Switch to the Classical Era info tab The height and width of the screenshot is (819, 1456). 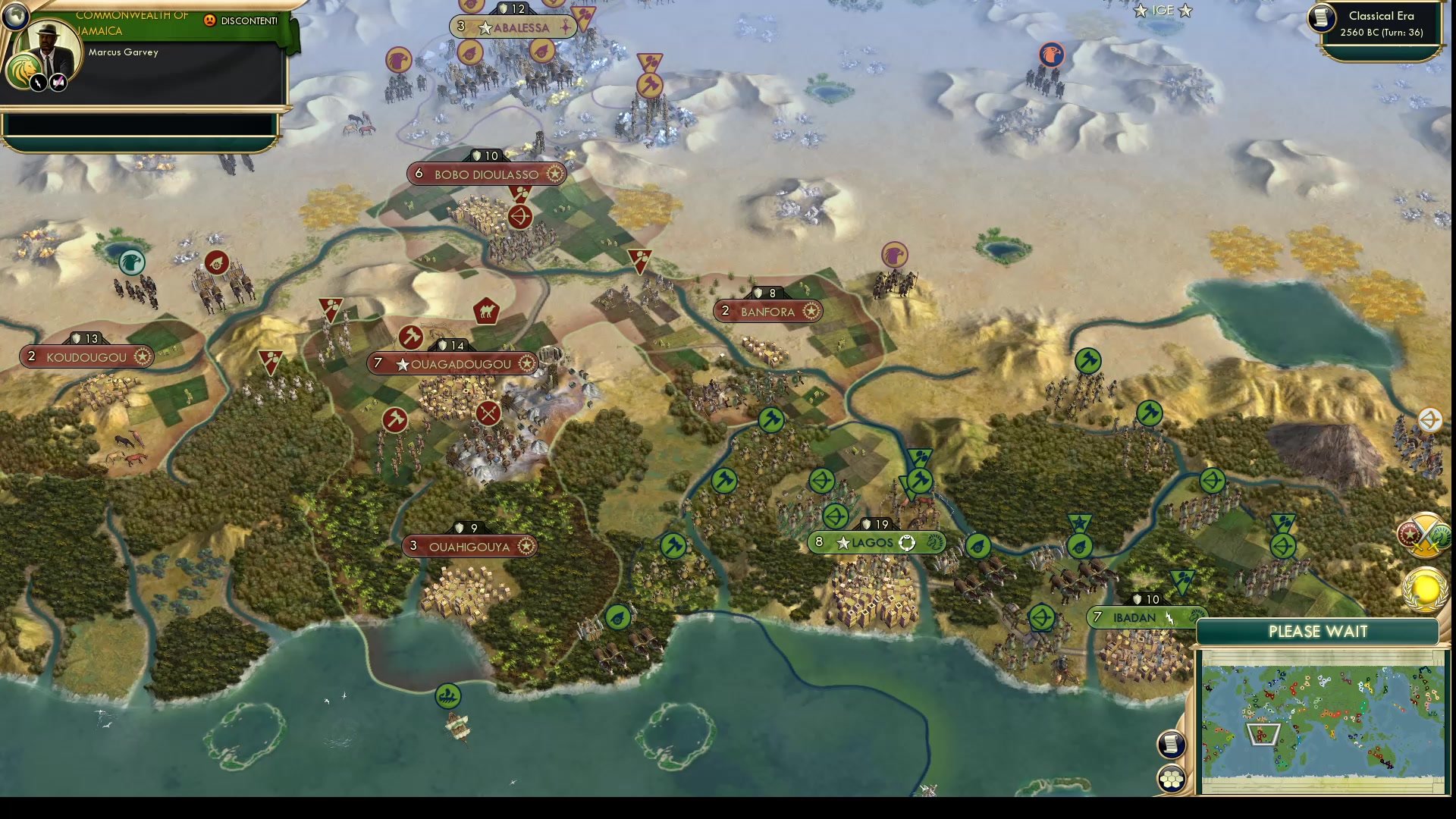1379,19
